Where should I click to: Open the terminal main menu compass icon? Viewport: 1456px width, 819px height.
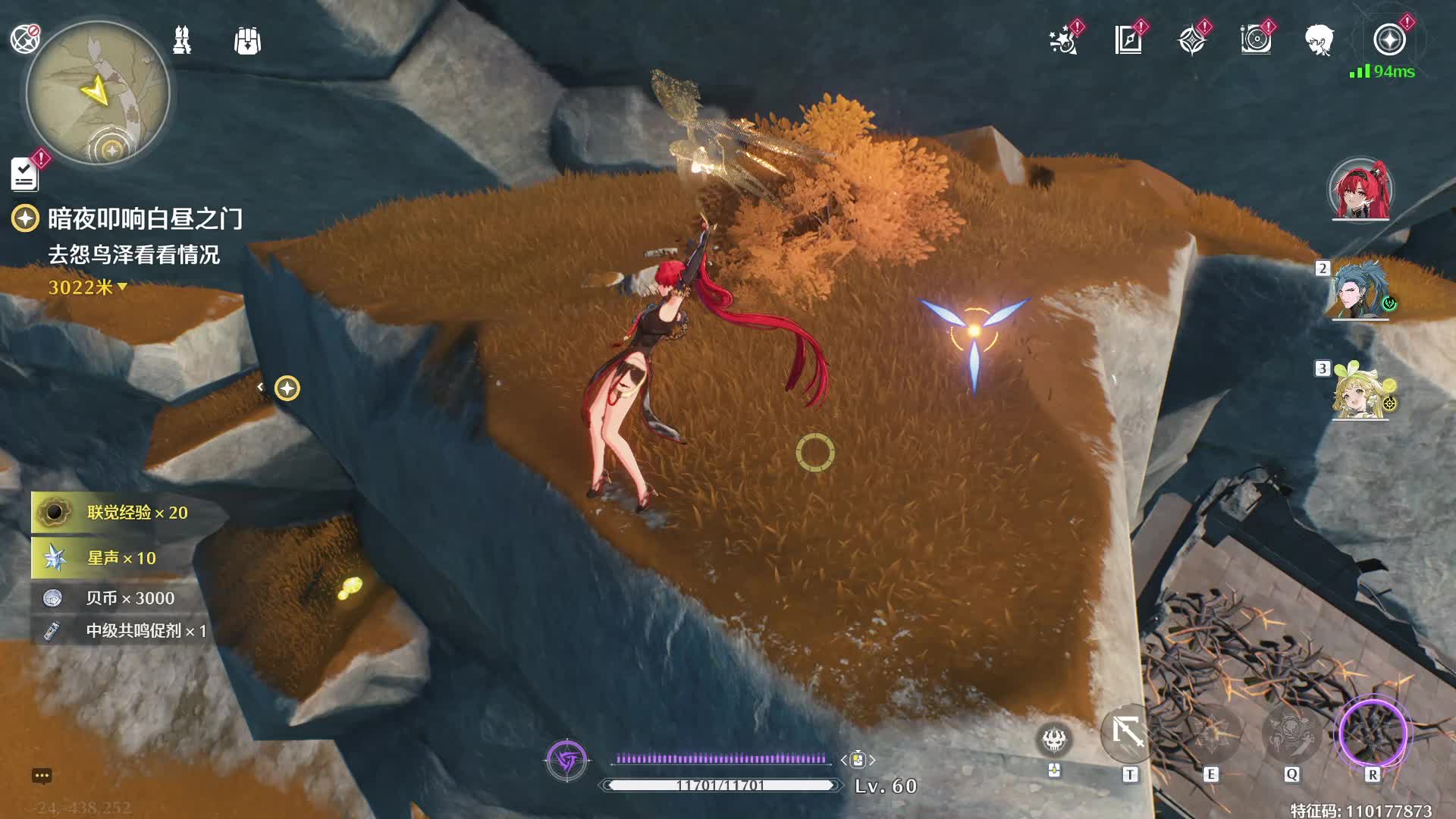(x=1389, y=40)
